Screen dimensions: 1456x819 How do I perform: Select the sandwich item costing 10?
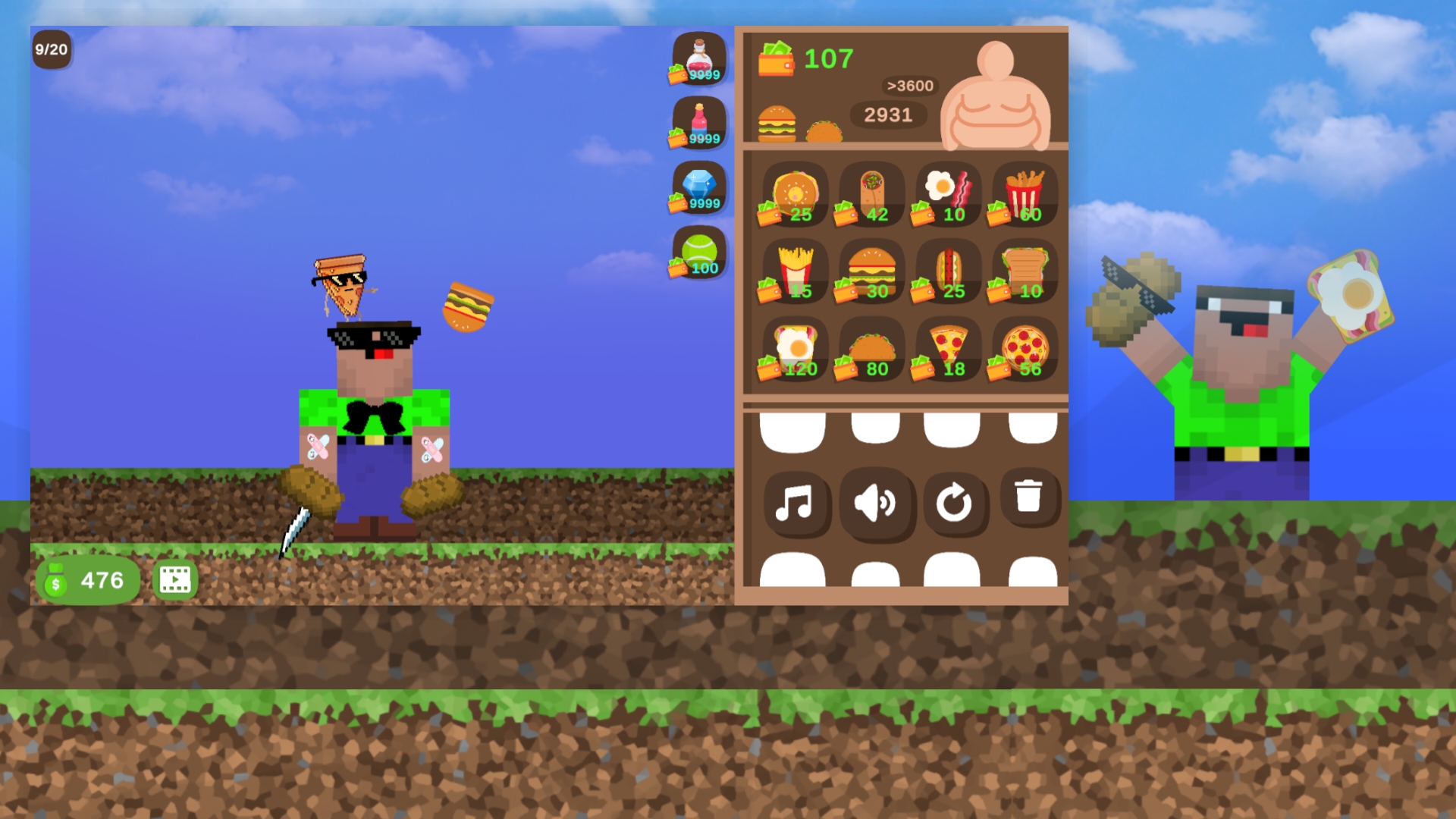point(1024,271)
